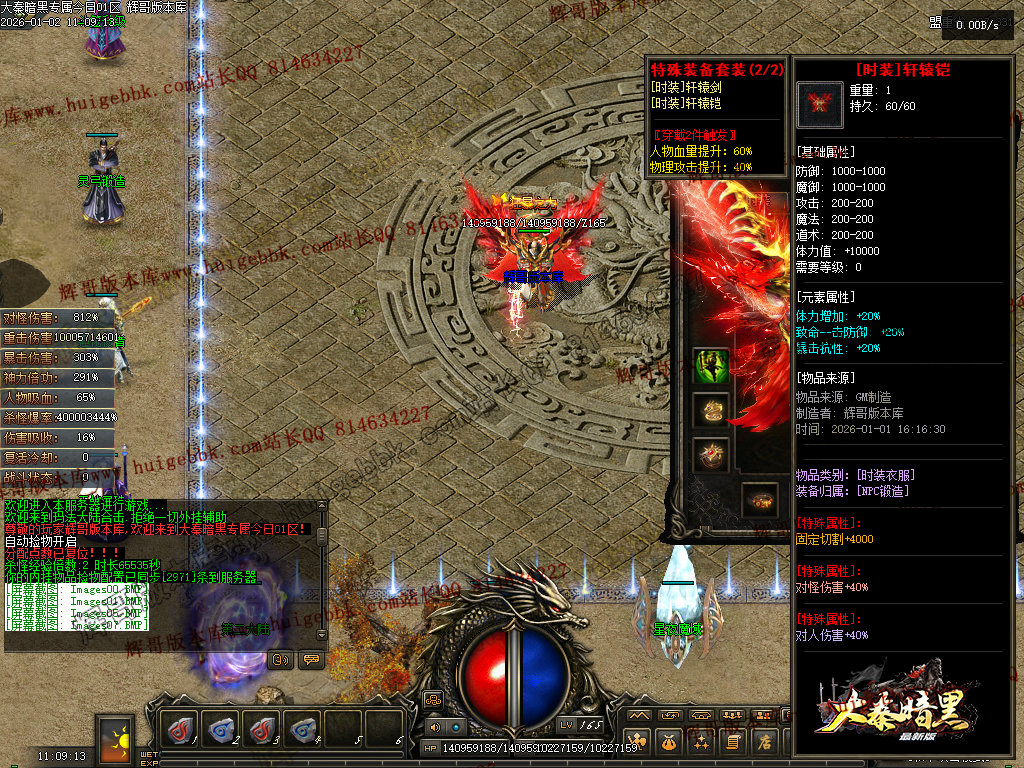
Task: Click the sun day-night indicator icon
Action: coord(116,738)
